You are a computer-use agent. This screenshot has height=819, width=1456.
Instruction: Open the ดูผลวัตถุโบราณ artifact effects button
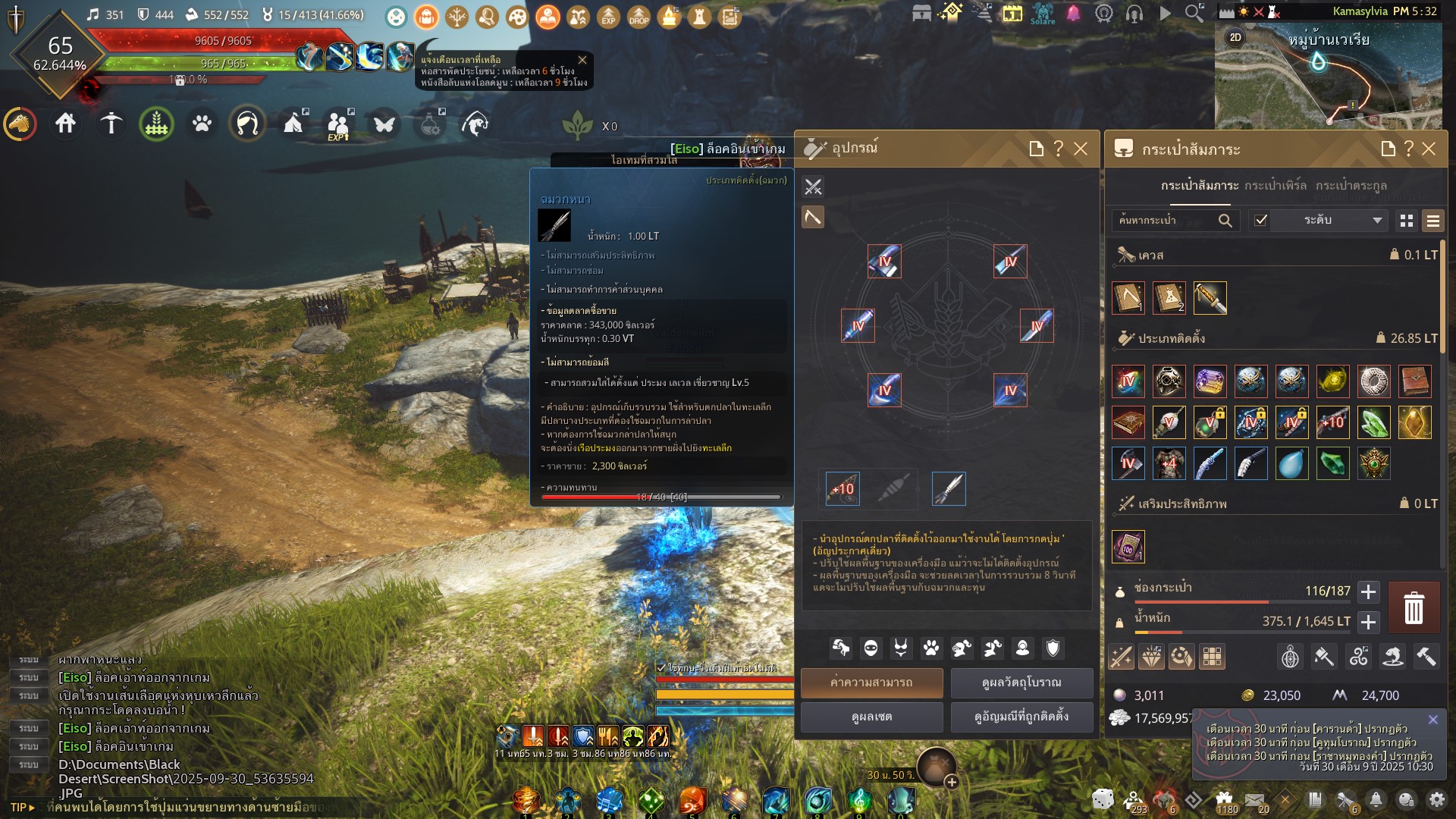point(1021,682)
